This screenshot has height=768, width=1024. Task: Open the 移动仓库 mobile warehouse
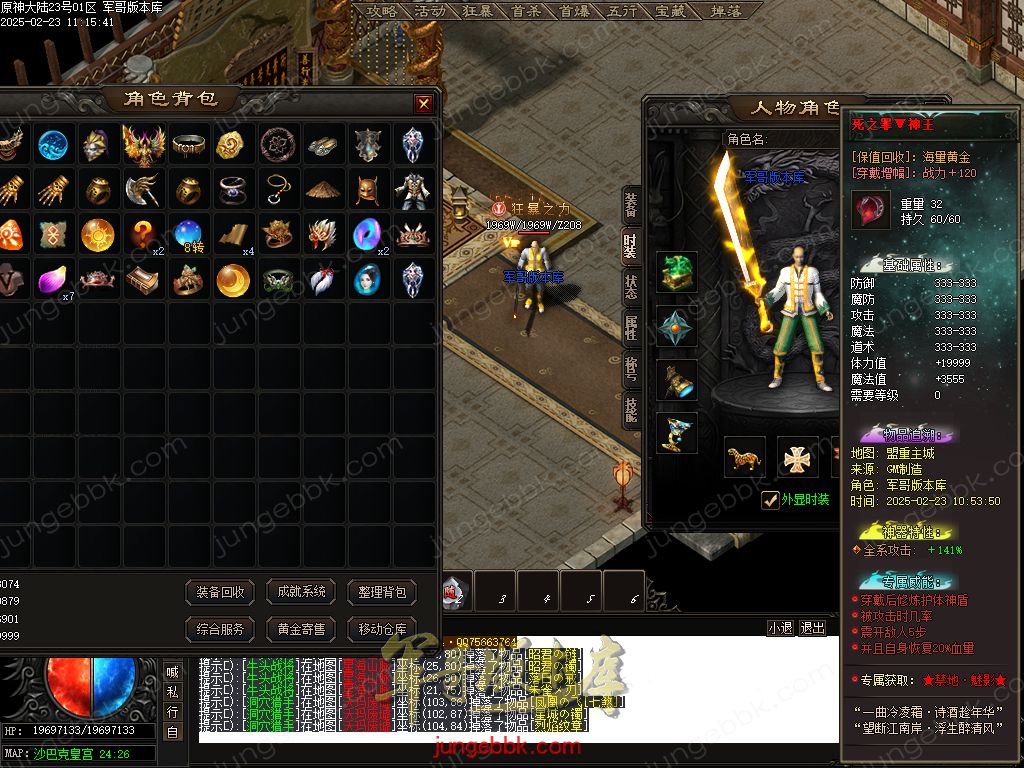click(x=382, y=629)
